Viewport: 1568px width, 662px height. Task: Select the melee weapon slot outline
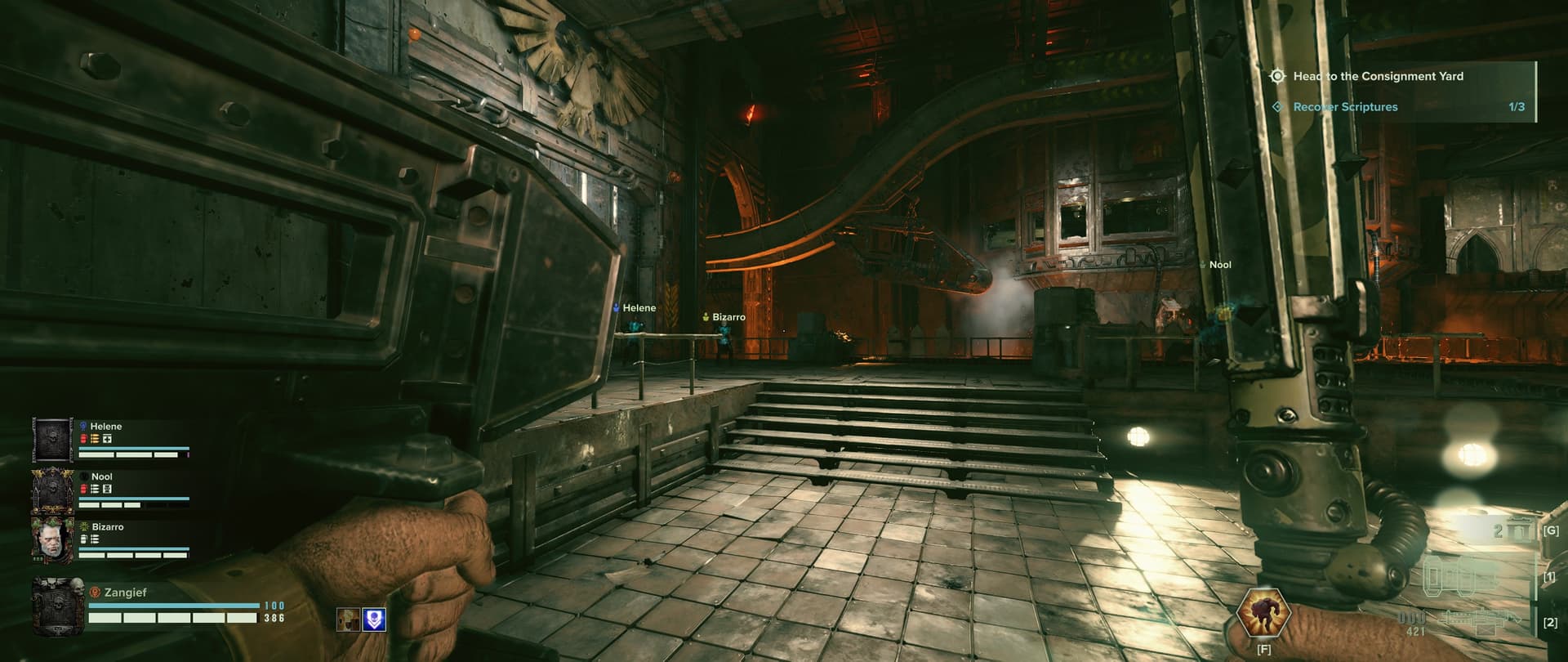point(1460,578)
